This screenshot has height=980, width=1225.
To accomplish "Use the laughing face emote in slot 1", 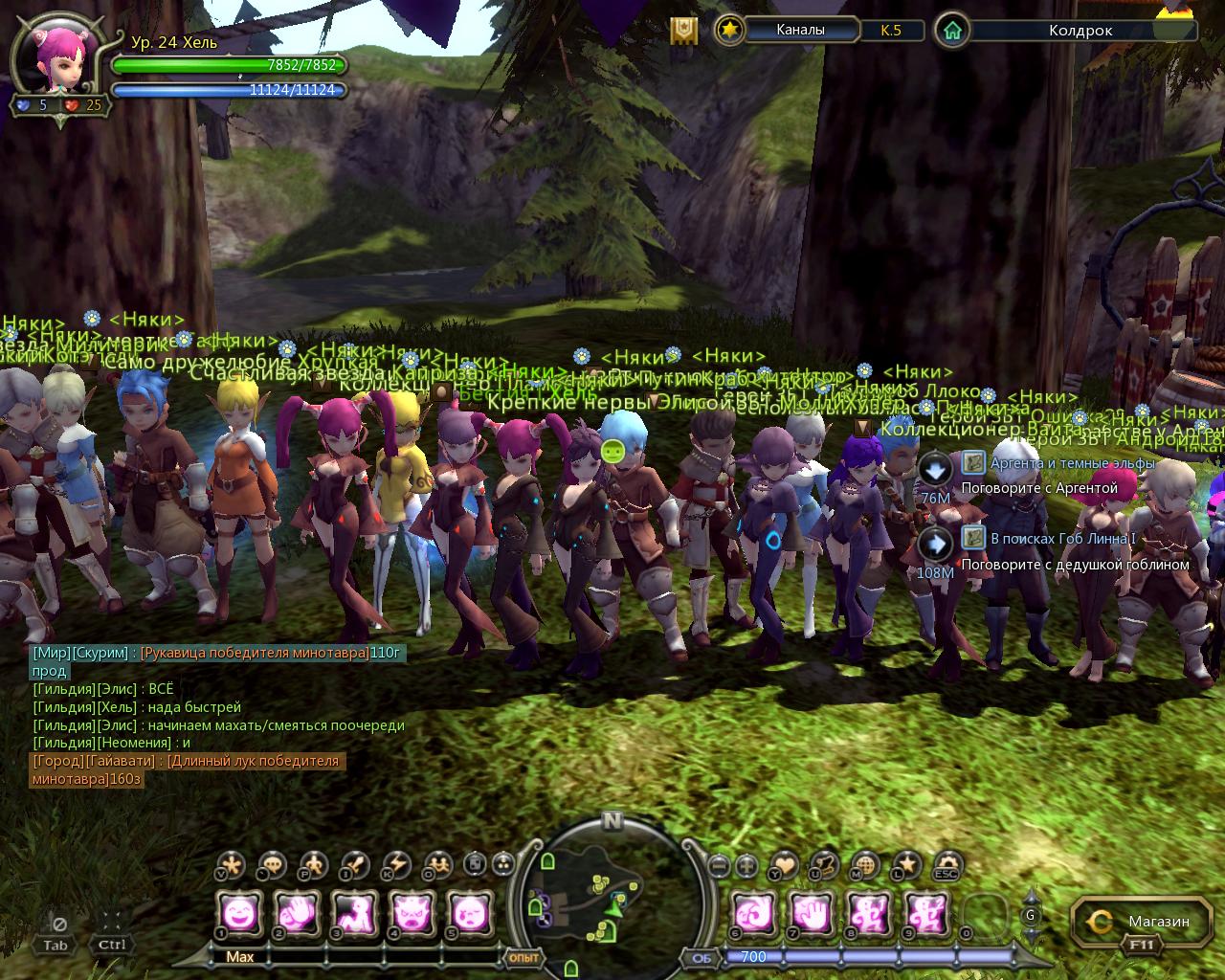I will (238, 912).
